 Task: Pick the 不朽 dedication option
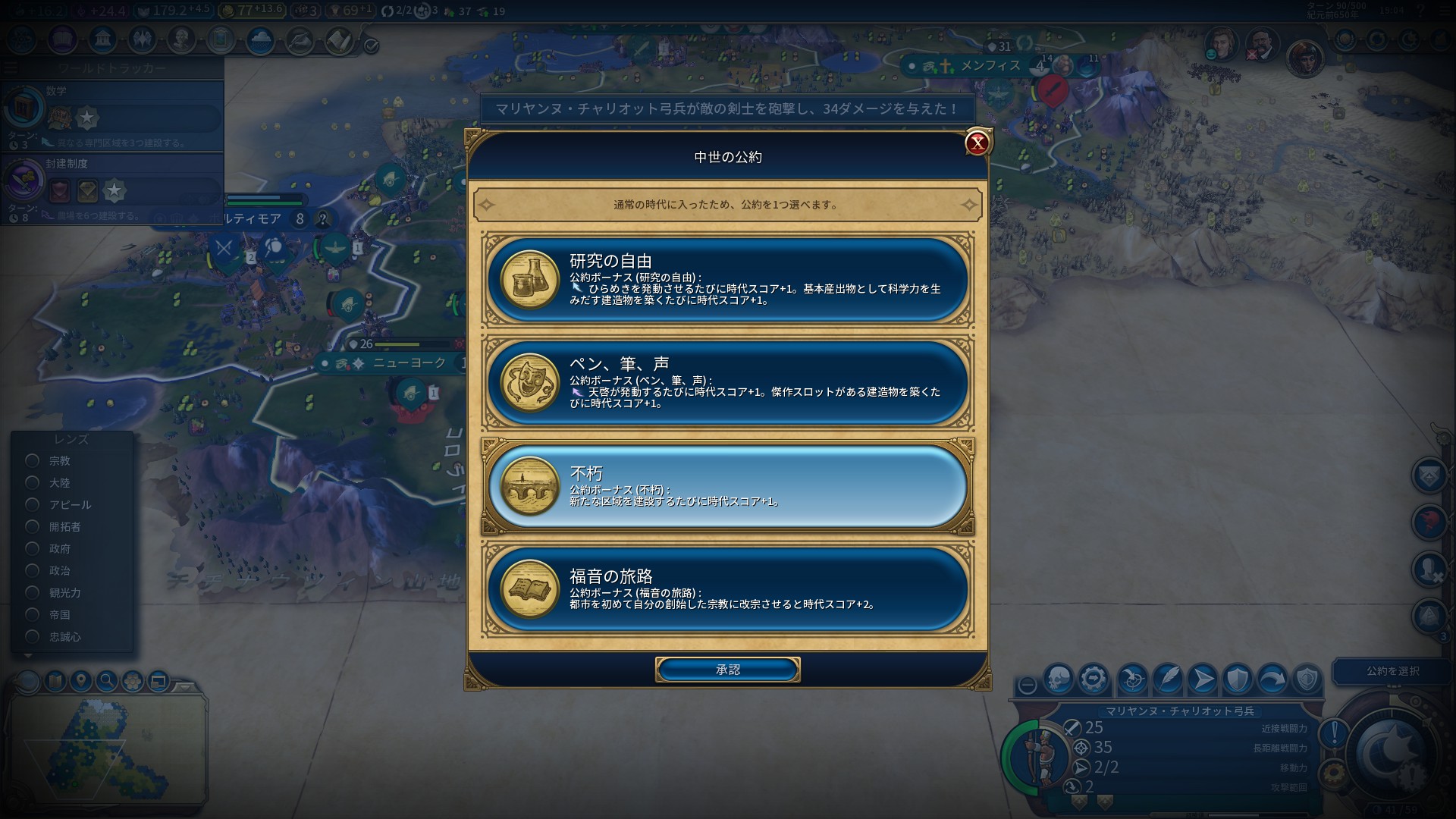[x=728, y=486]
